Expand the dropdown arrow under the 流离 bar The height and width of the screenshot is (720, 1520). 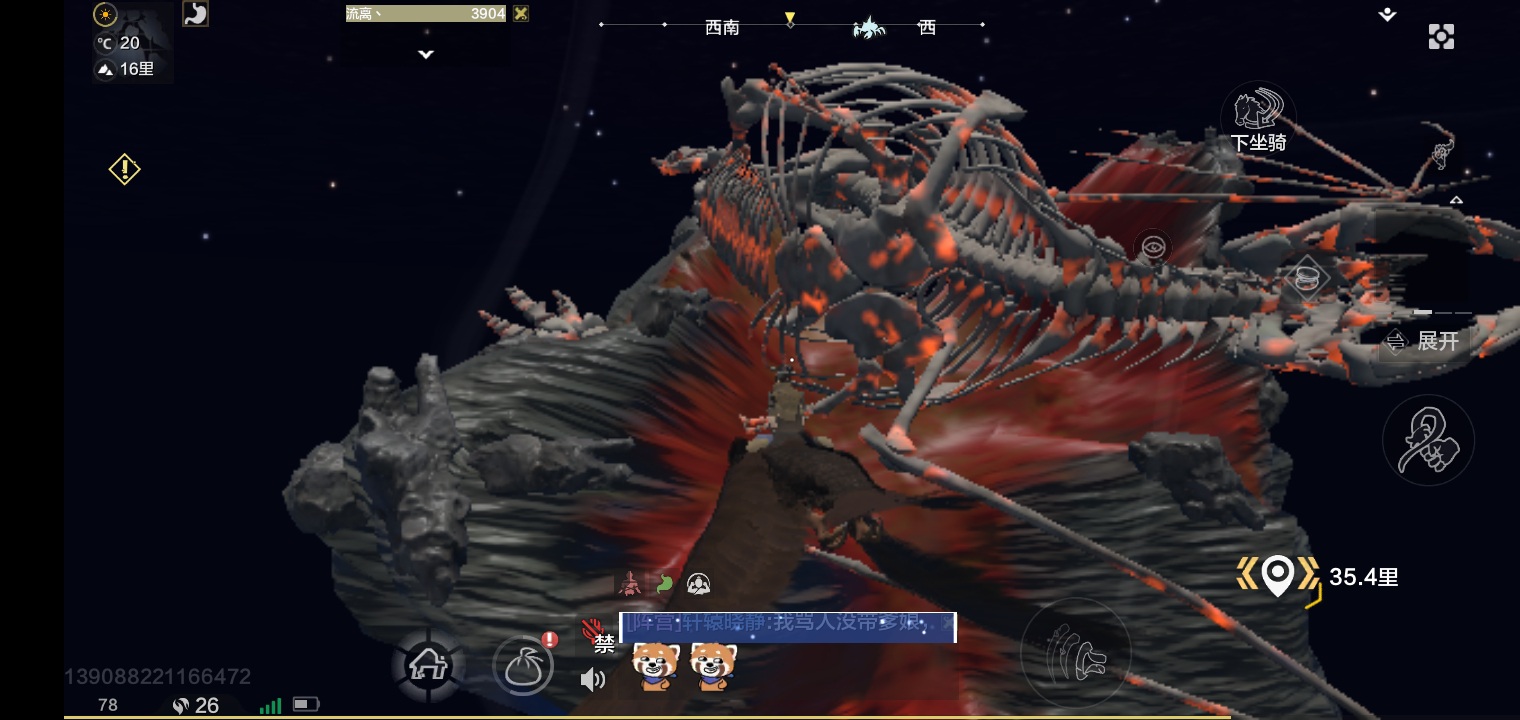[x=426, y=54]
